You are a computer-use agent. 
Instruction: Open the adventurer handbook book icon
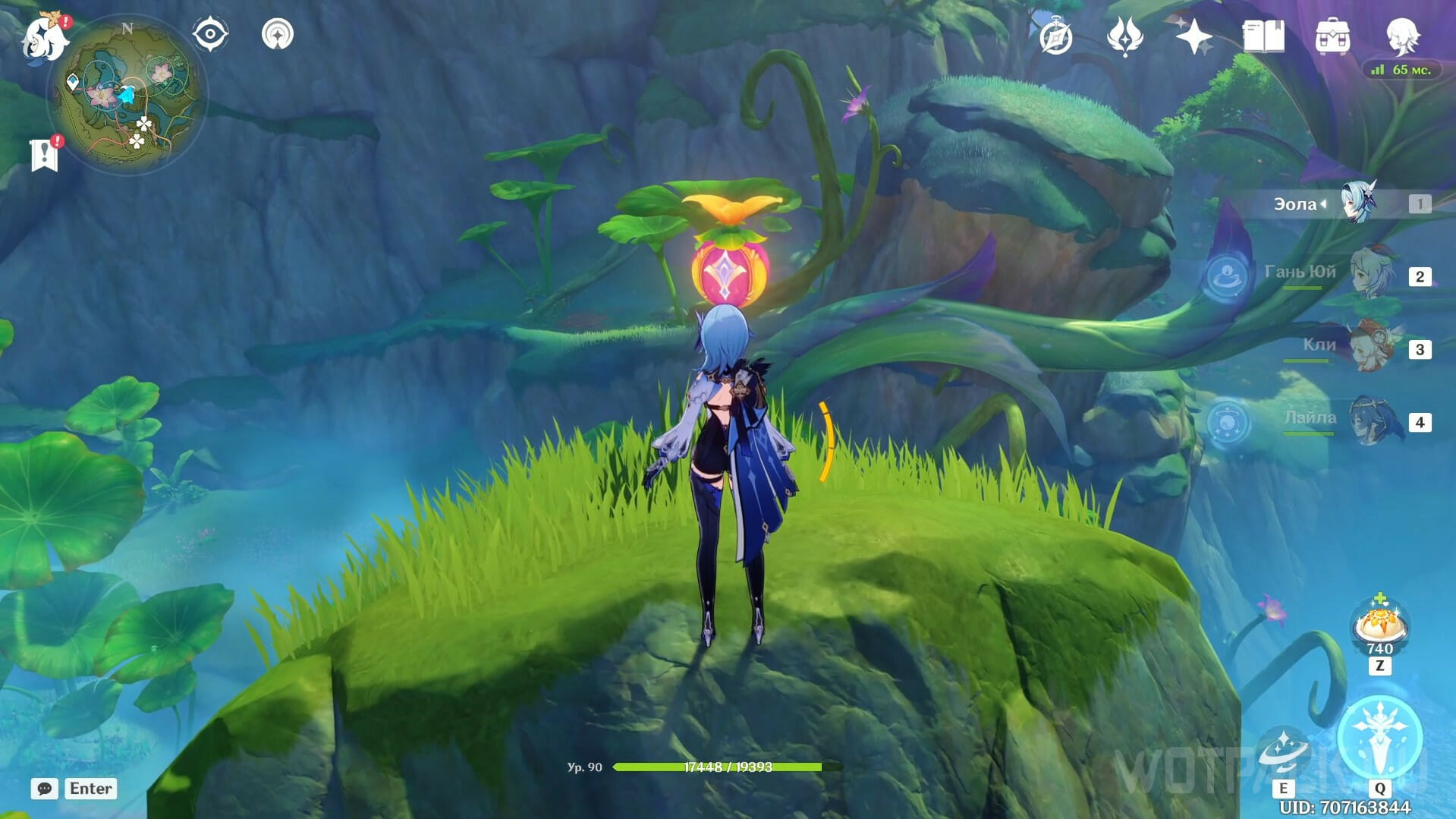pyautogui.click(x=1263, y=36)
